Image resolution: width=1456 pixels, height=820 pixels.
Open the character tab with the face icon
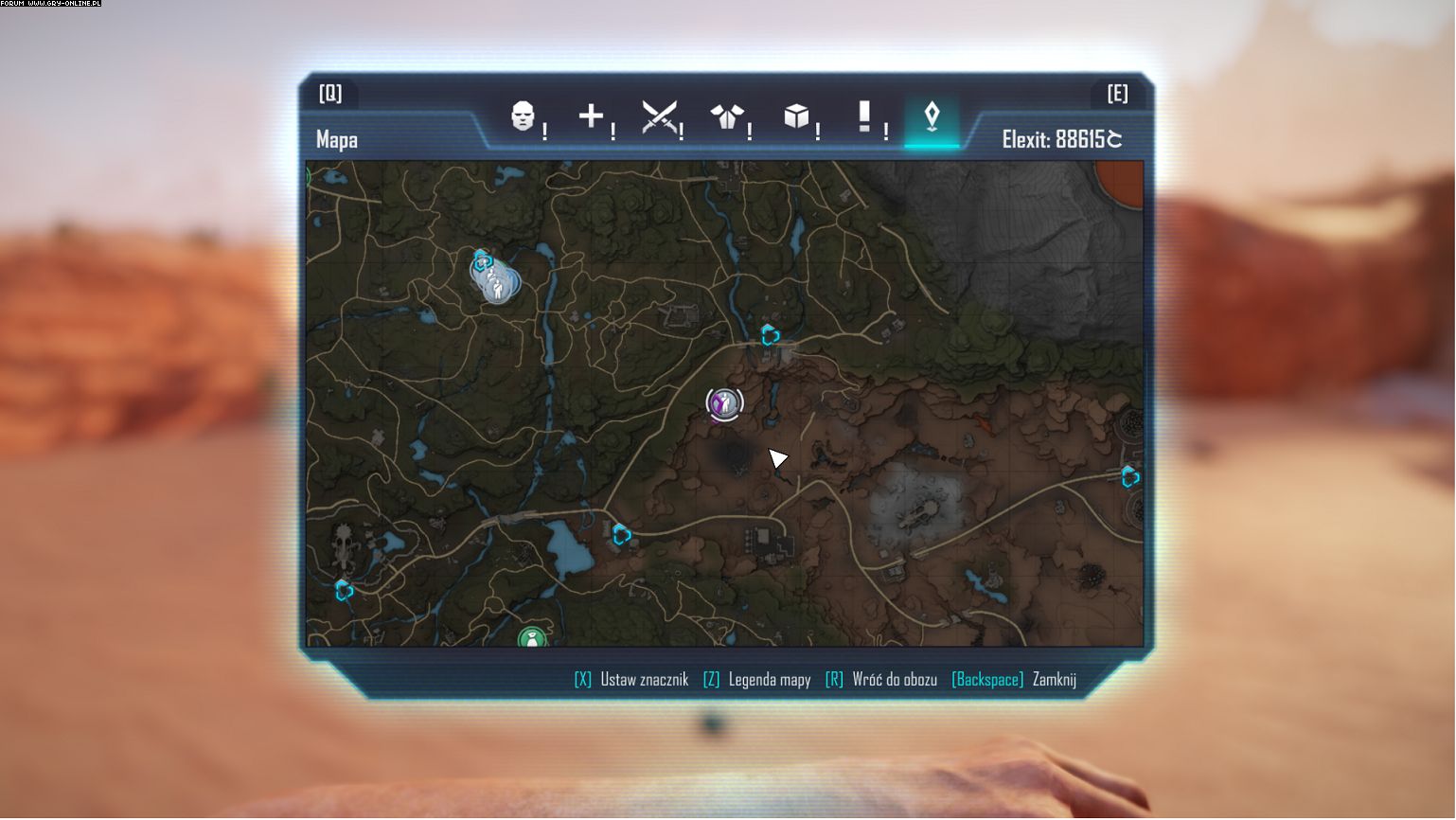click(523, 116)
